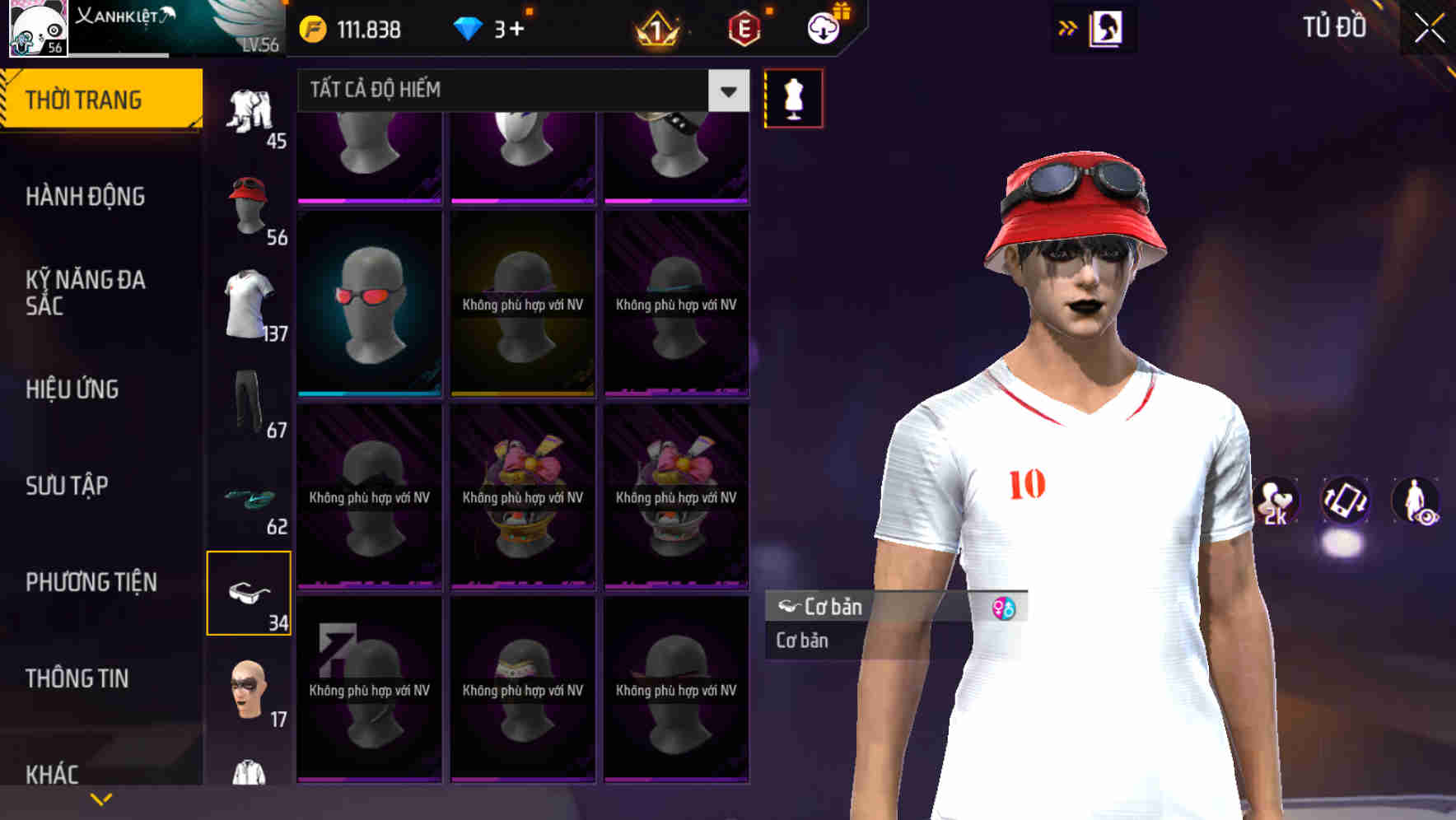Select the glasses category icon labeled 34
The image size is (1456, 820).
point(250,591)
